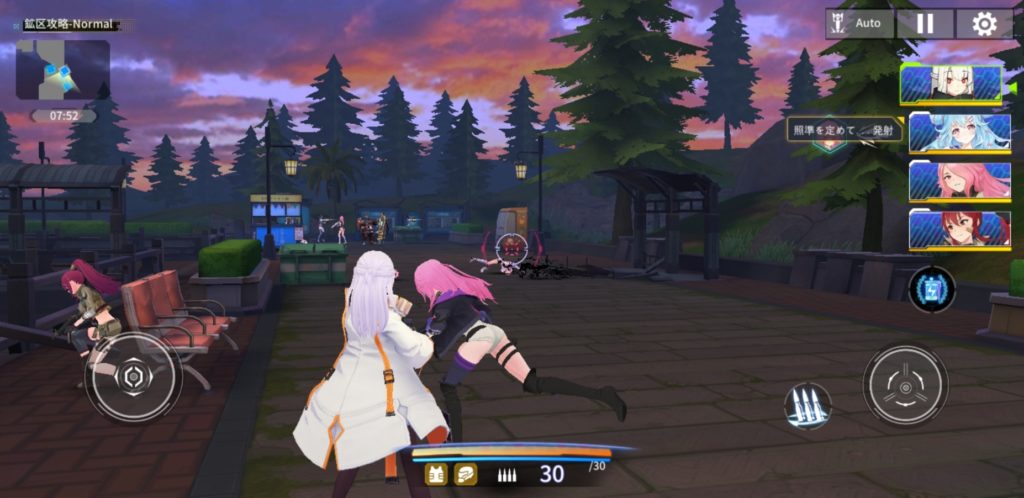Switch to the pink-haired character
This screenshot has width=1024, height=498.
coord(959,181)
